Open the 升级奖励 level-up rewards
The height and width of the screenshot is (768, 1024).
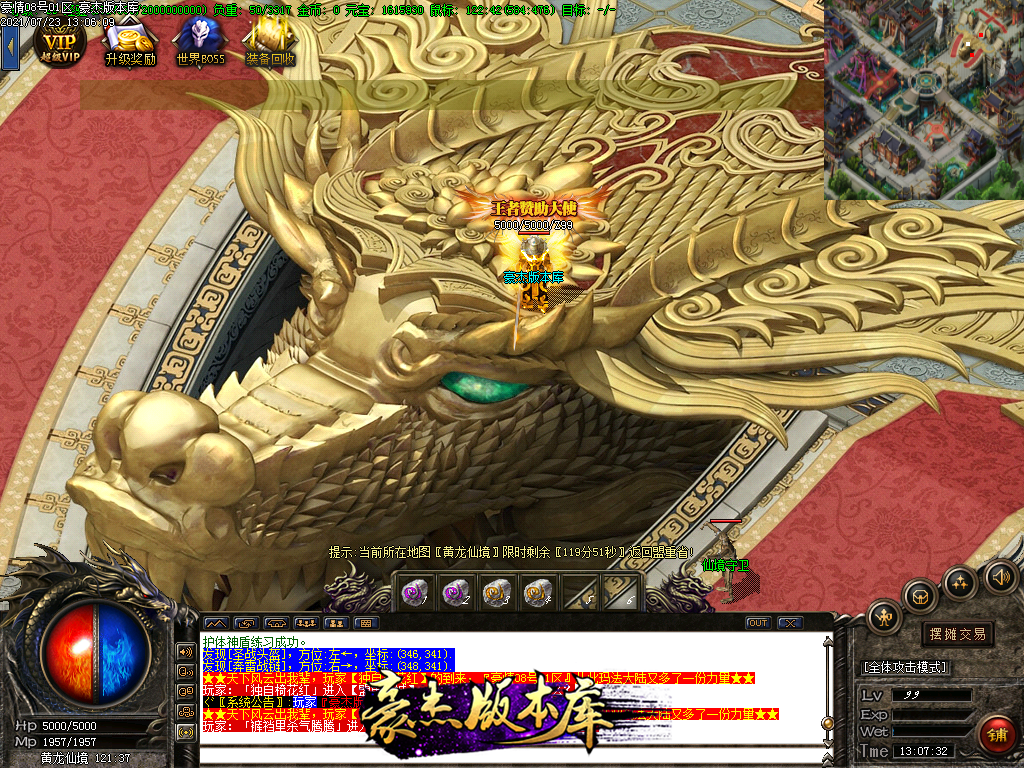click(130, 43)
